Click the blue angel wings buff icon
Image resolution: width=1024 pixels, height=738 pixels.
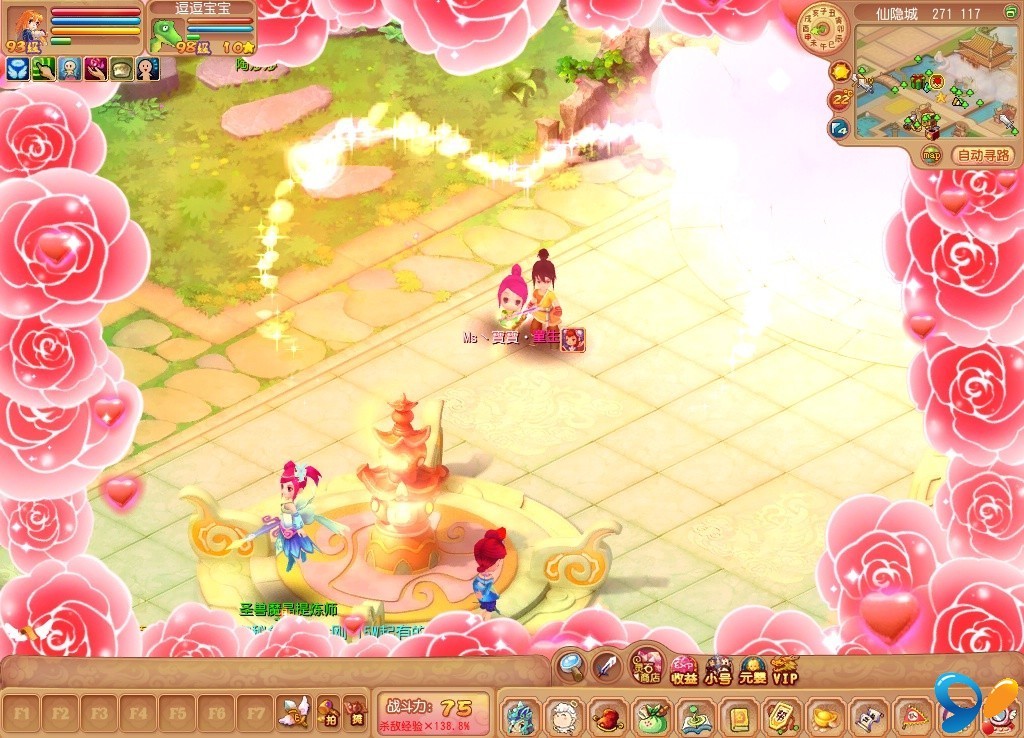[17, 68]
